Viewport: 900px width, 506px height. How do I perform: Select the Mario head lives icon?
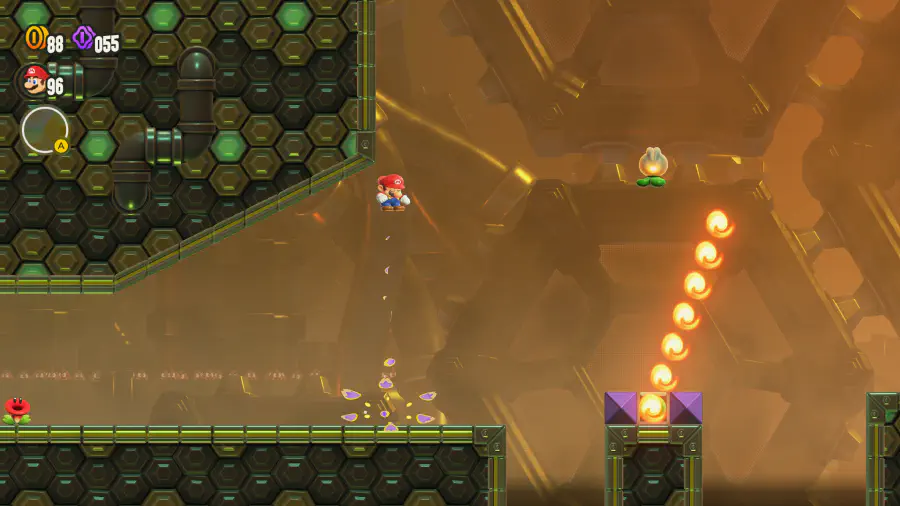(34, 81)
